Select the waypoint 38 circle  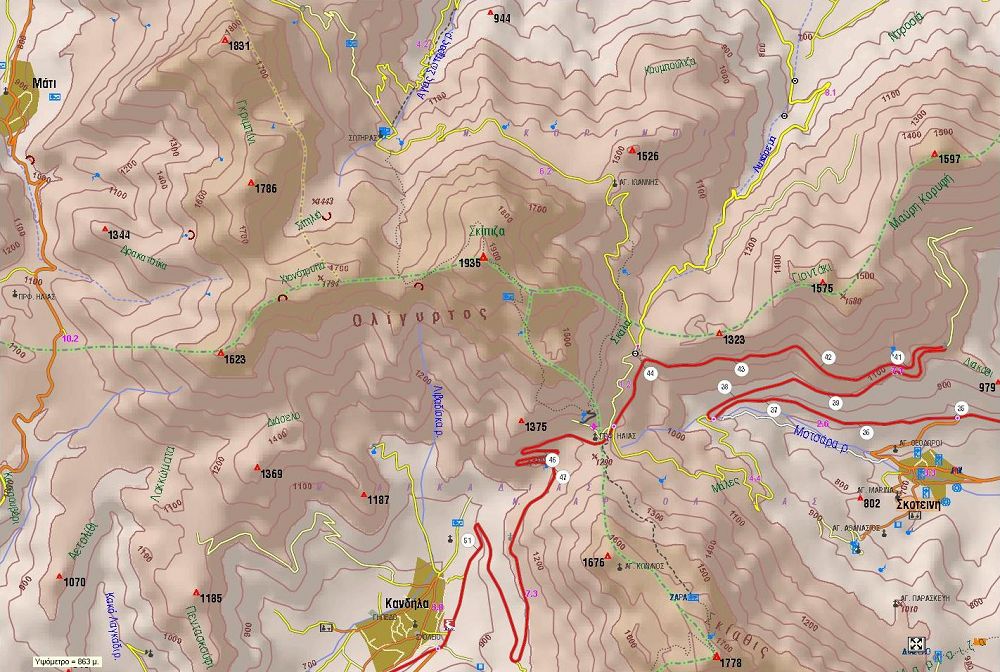pyautogui.click(x=724, y=387)
